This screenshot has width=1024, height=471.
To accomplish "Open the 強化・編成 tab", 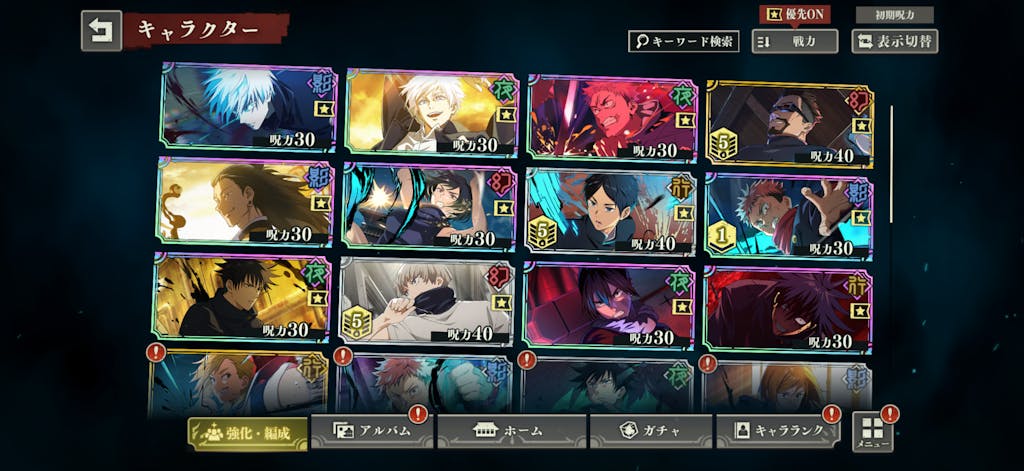I will click(247, 432).
